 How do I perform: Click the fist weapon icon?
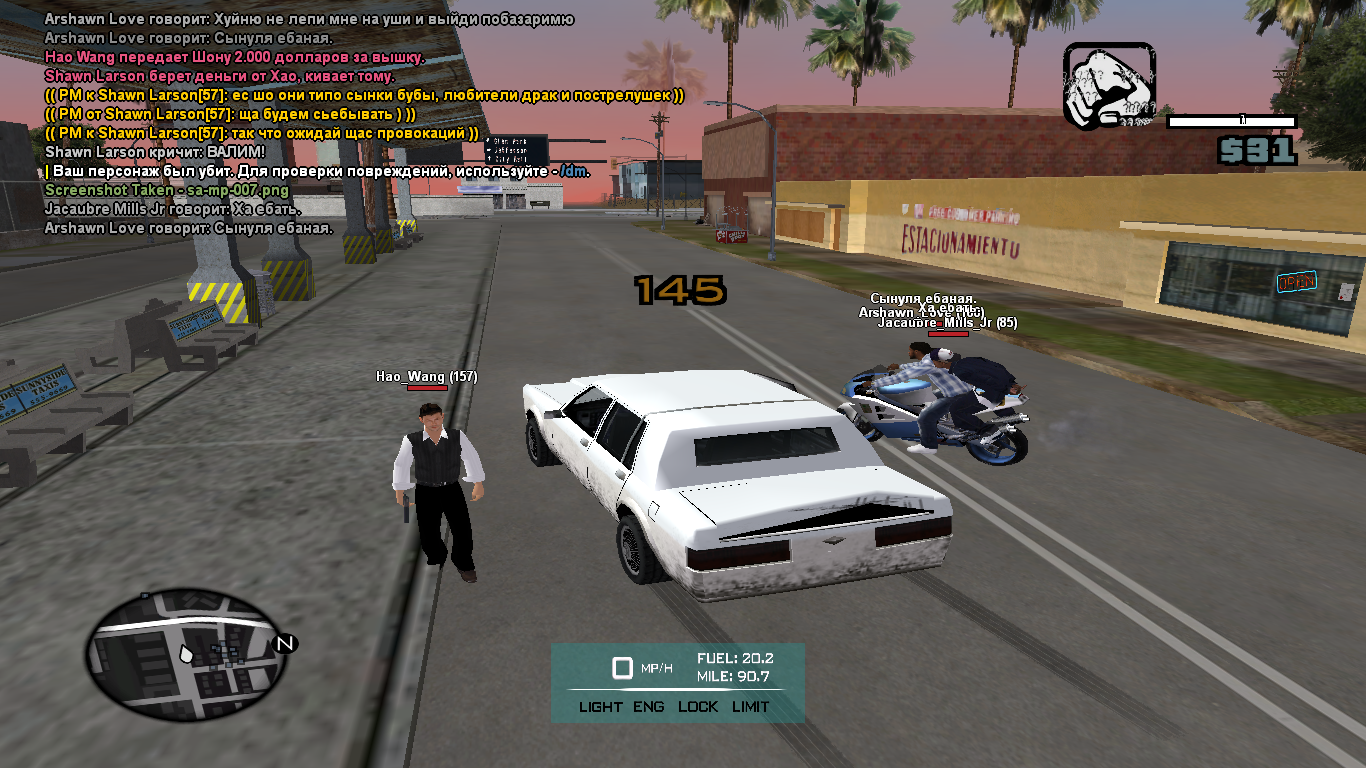tap(1108, 86)
